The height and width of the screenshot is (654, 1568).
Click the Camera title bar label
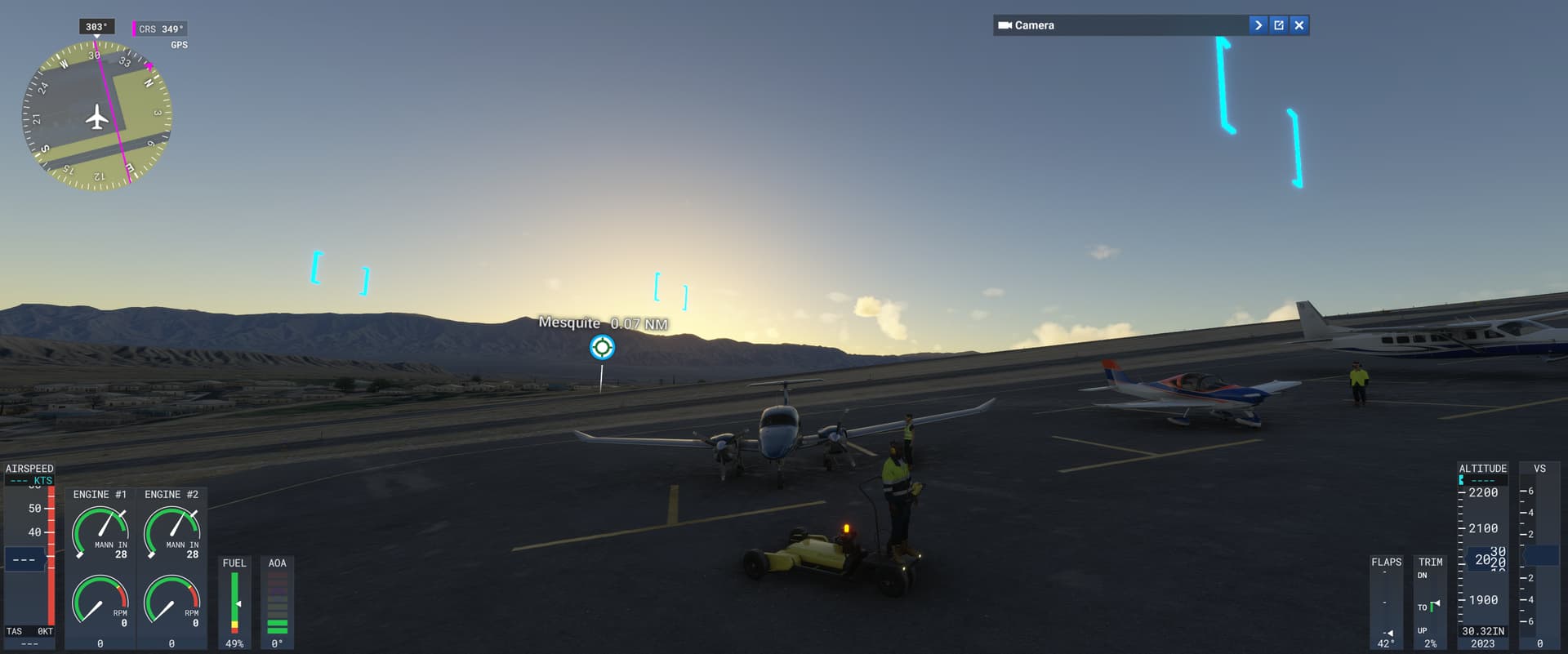1036,24
